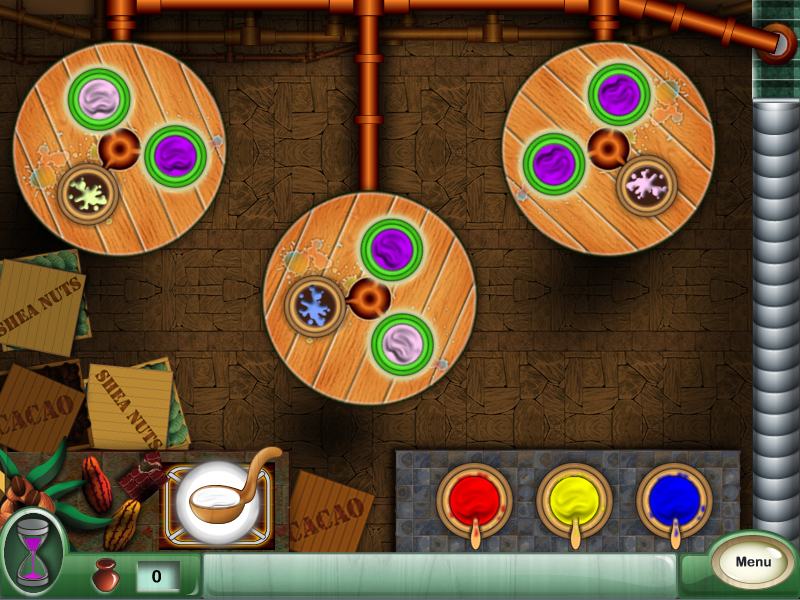Choose the bowl with pink splat
Image resolution: width=800 pixels, height=600 pixels.
(x=646, y=184)
